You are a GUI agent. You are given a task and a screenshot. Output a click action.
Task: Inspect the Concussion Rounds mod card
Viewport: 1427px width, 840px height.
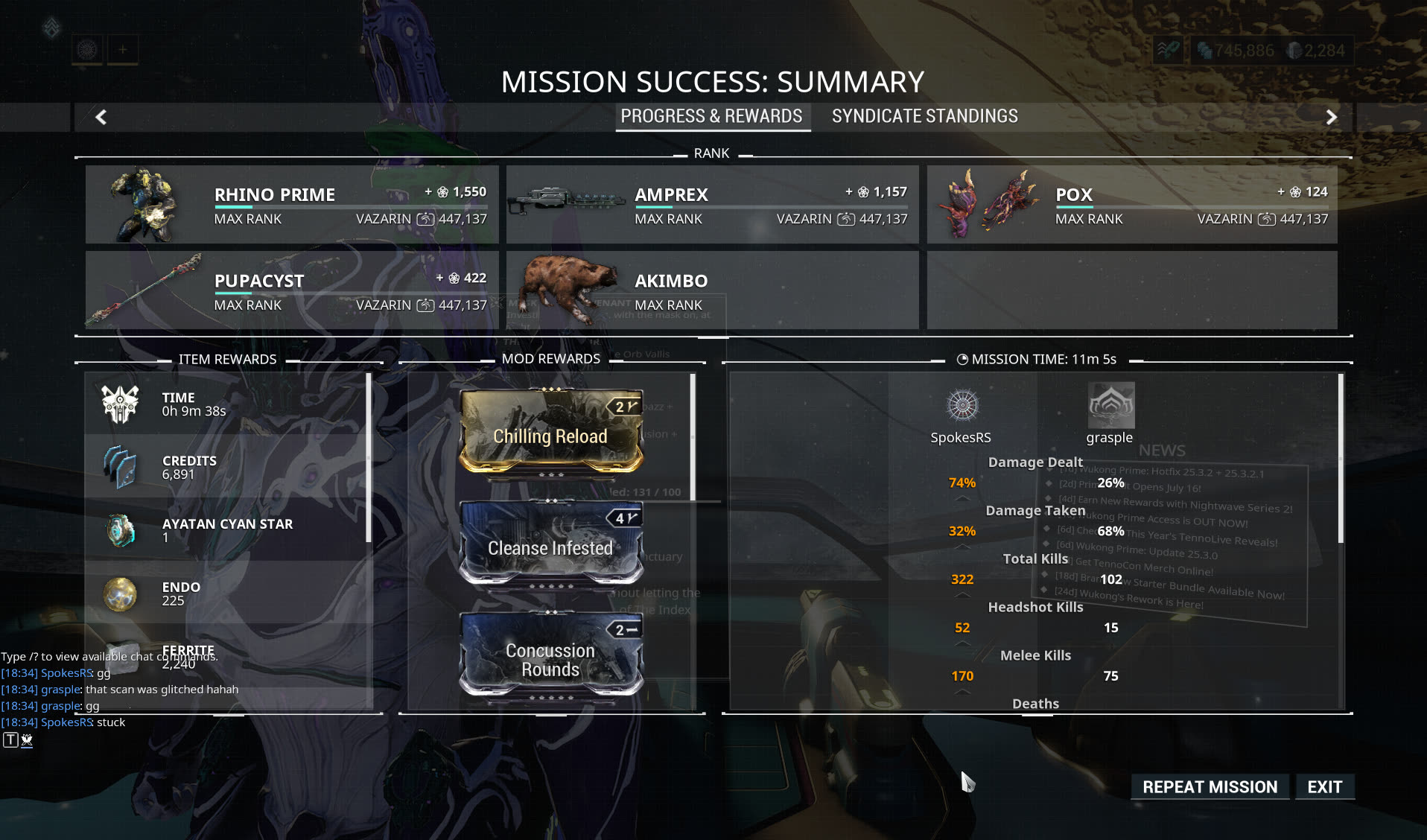click(550, 655)
